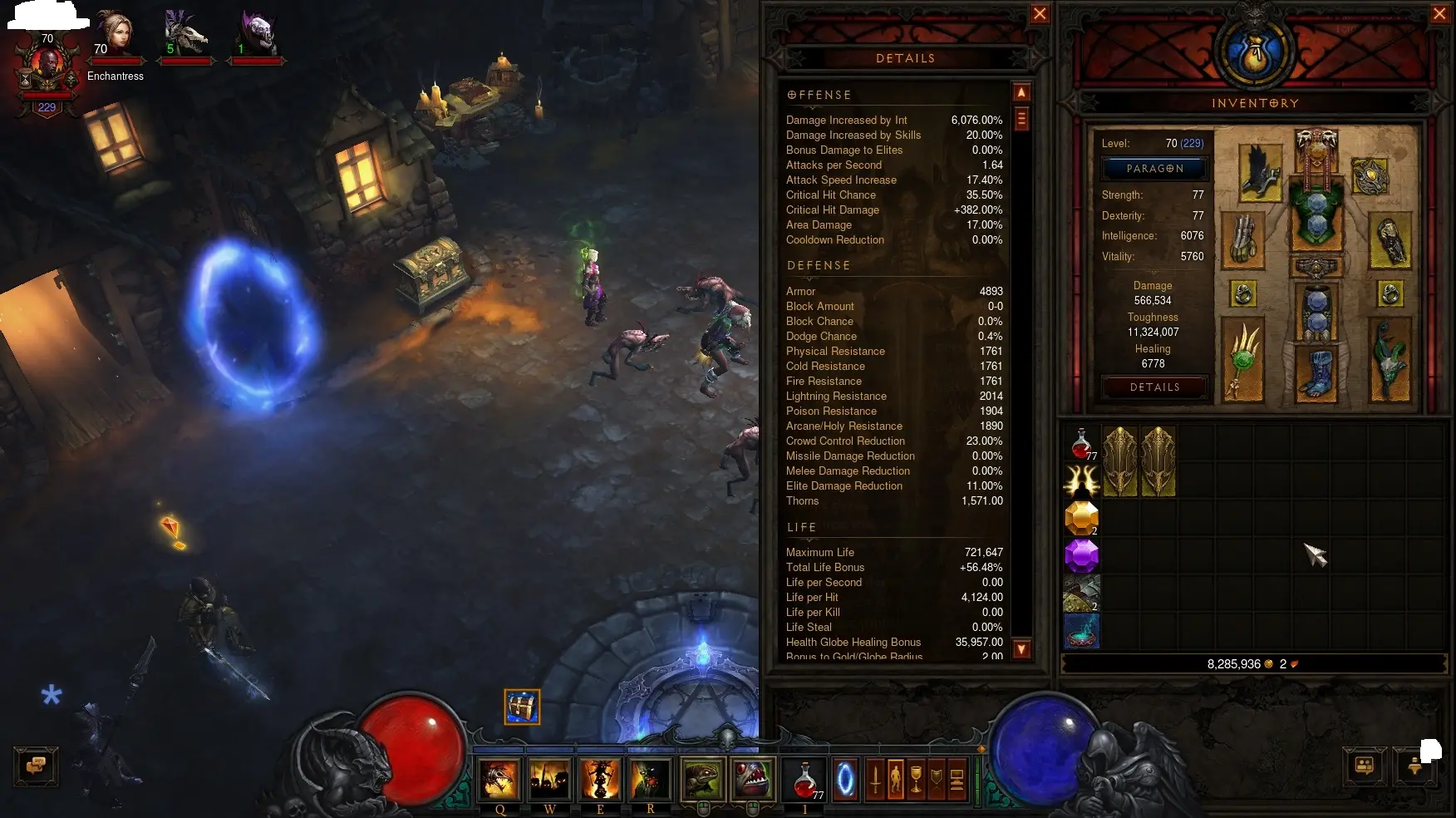Toggle the Details button in the inventory
This screenshot has width=1456, height=818.
(x=1154, y=387)
